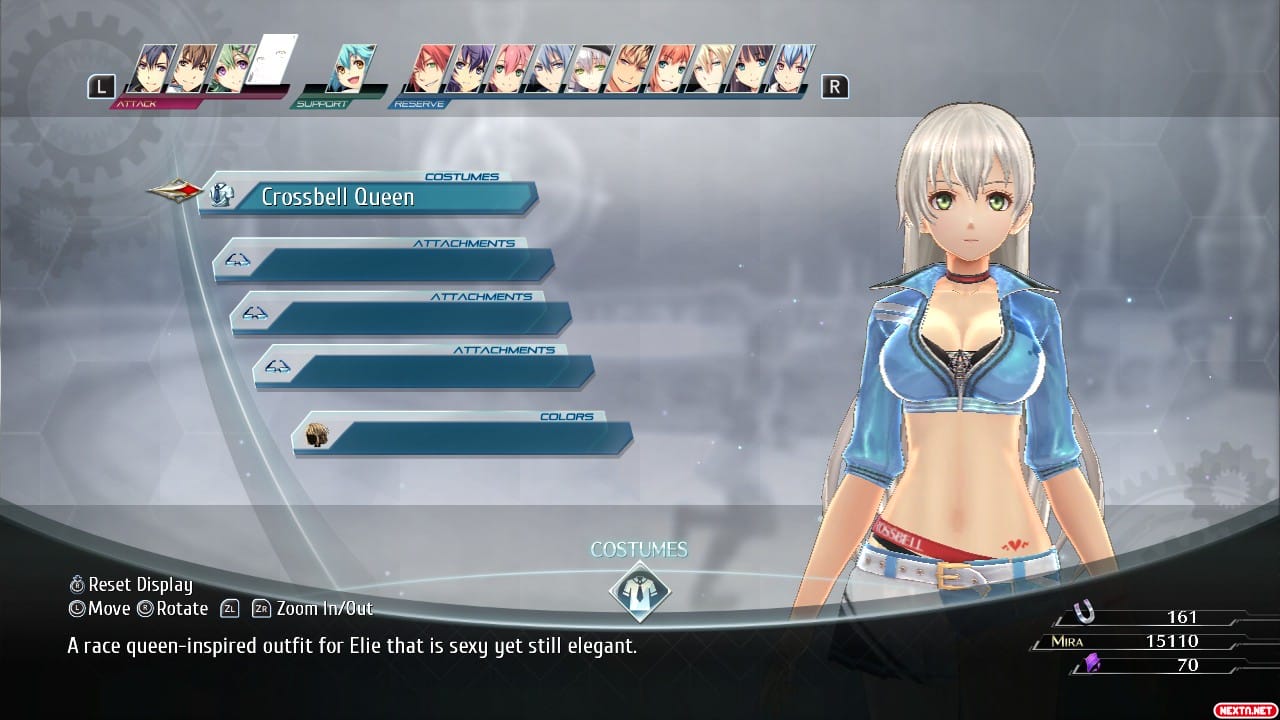Open the Colors customization row

[462, 438]
